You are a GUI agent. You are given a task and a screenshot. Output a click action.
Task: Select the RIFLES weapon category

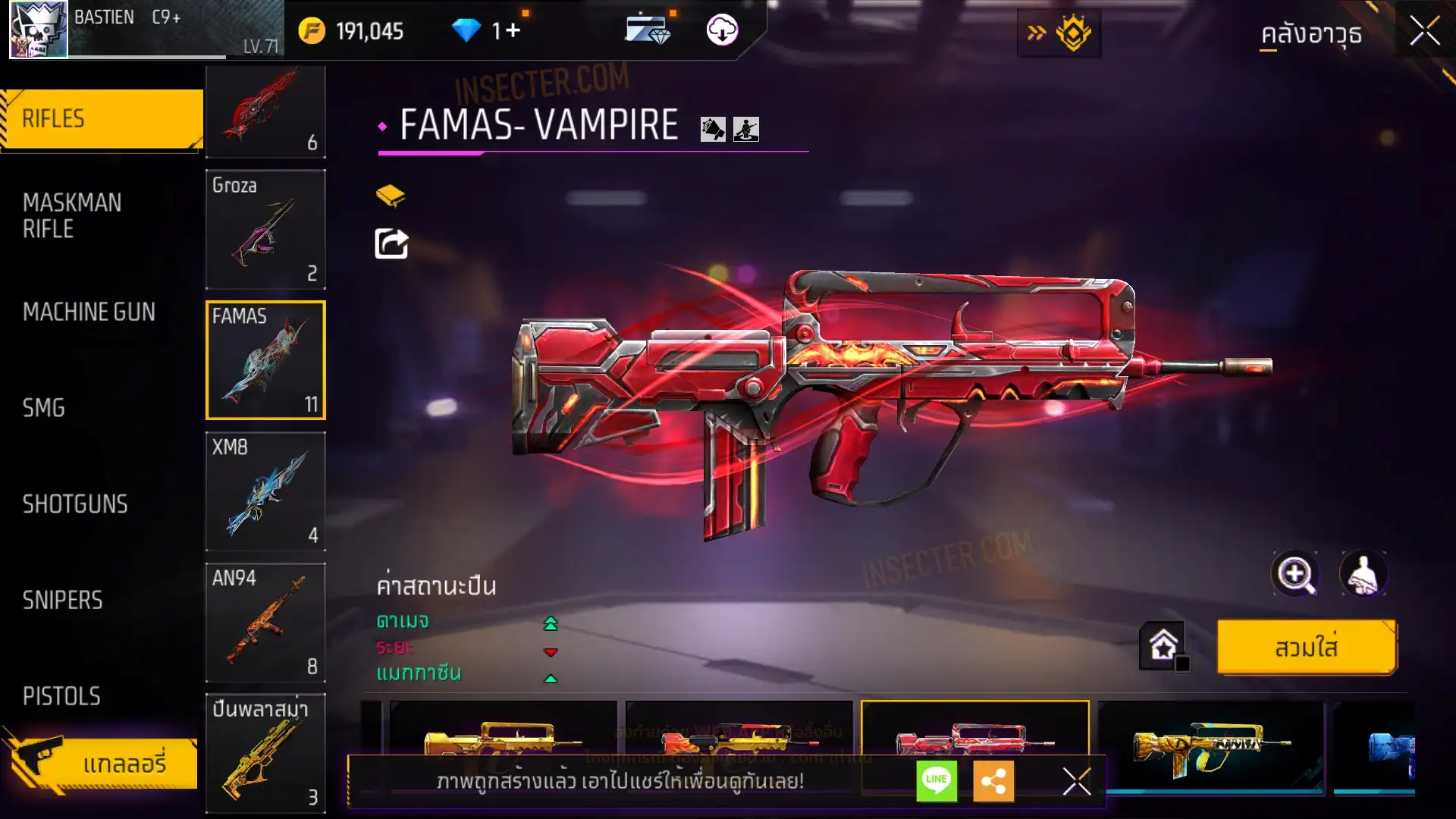[102, 119]
